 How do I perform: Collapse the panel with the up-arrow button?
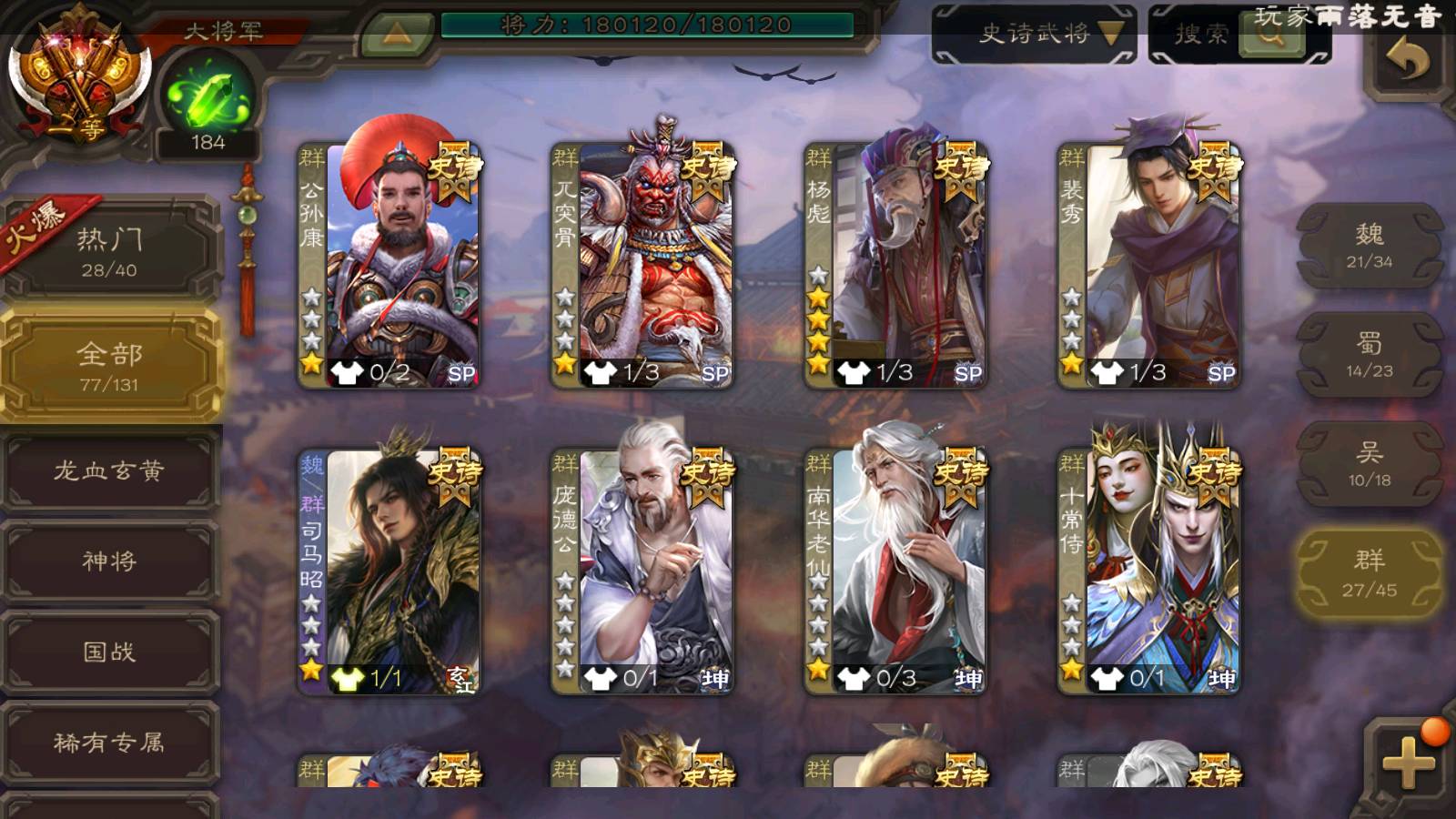click(x=396, y=35)
